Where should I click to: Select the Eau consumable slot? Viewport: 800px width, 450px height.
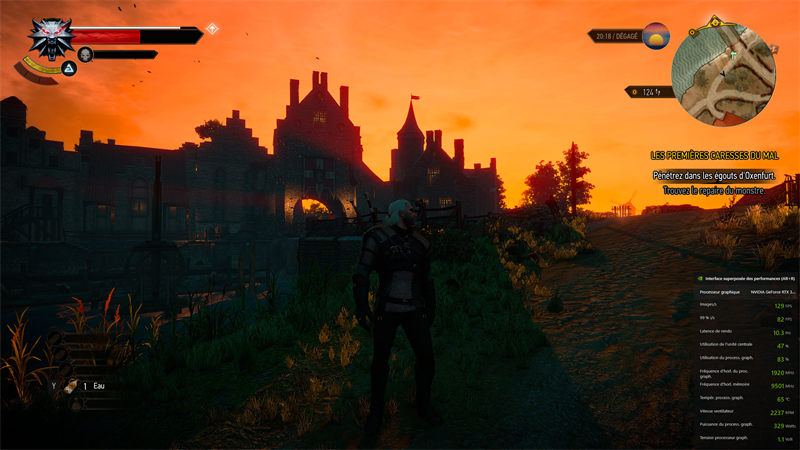click(x=72, y=385)
